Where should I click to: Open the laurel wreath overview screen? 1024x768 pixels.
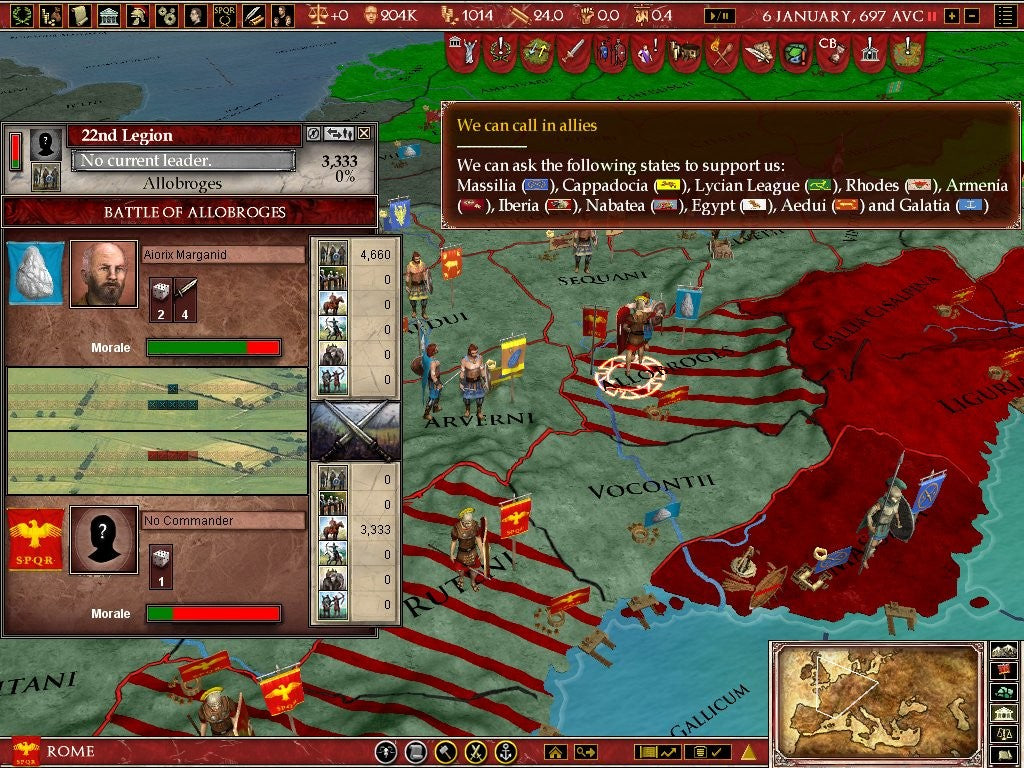click(21, 15)
